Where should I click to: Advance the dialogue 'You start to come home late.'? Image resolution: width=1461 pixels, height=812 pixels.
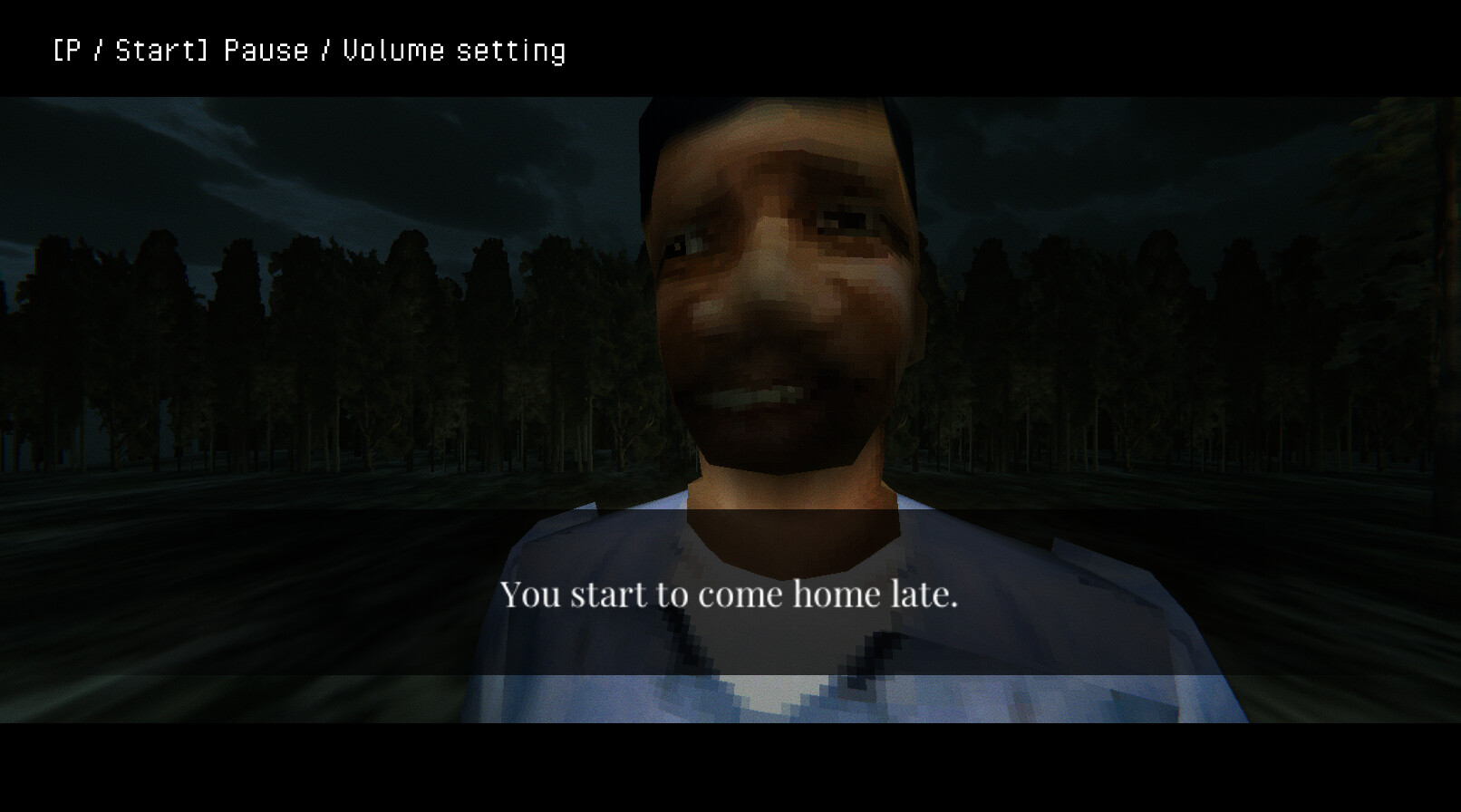[730, 594]
